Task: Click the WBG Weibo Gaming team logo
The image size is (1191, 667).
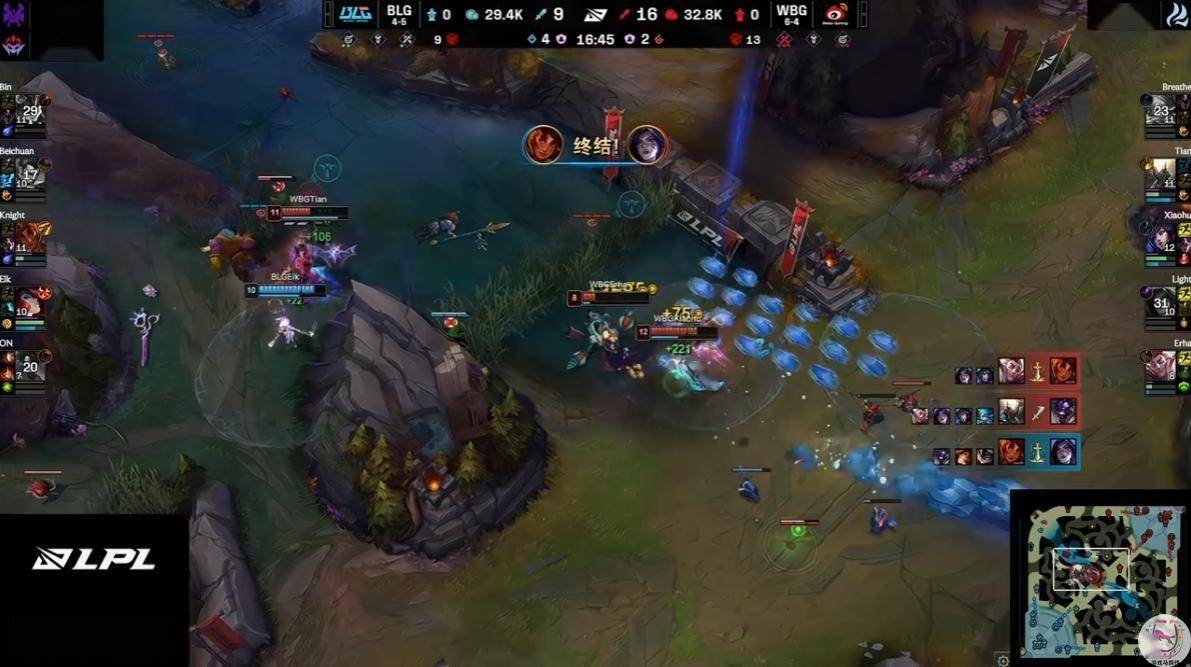Action: click(x=836, y=14)
